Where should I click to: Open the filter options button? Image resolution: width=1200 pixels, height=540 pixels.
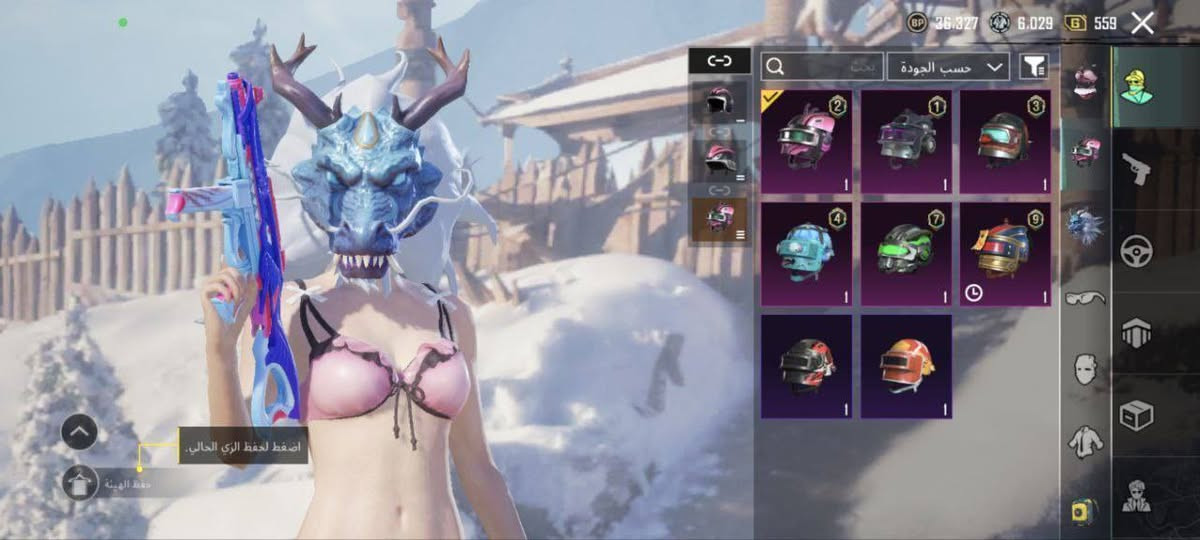click(x=1034, y=67)
